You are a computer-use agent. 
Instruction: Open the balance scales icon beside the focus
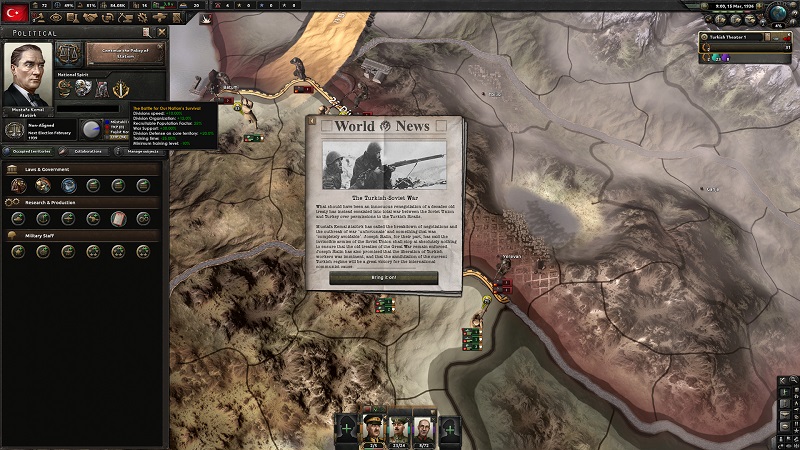(x=69, y=52)
